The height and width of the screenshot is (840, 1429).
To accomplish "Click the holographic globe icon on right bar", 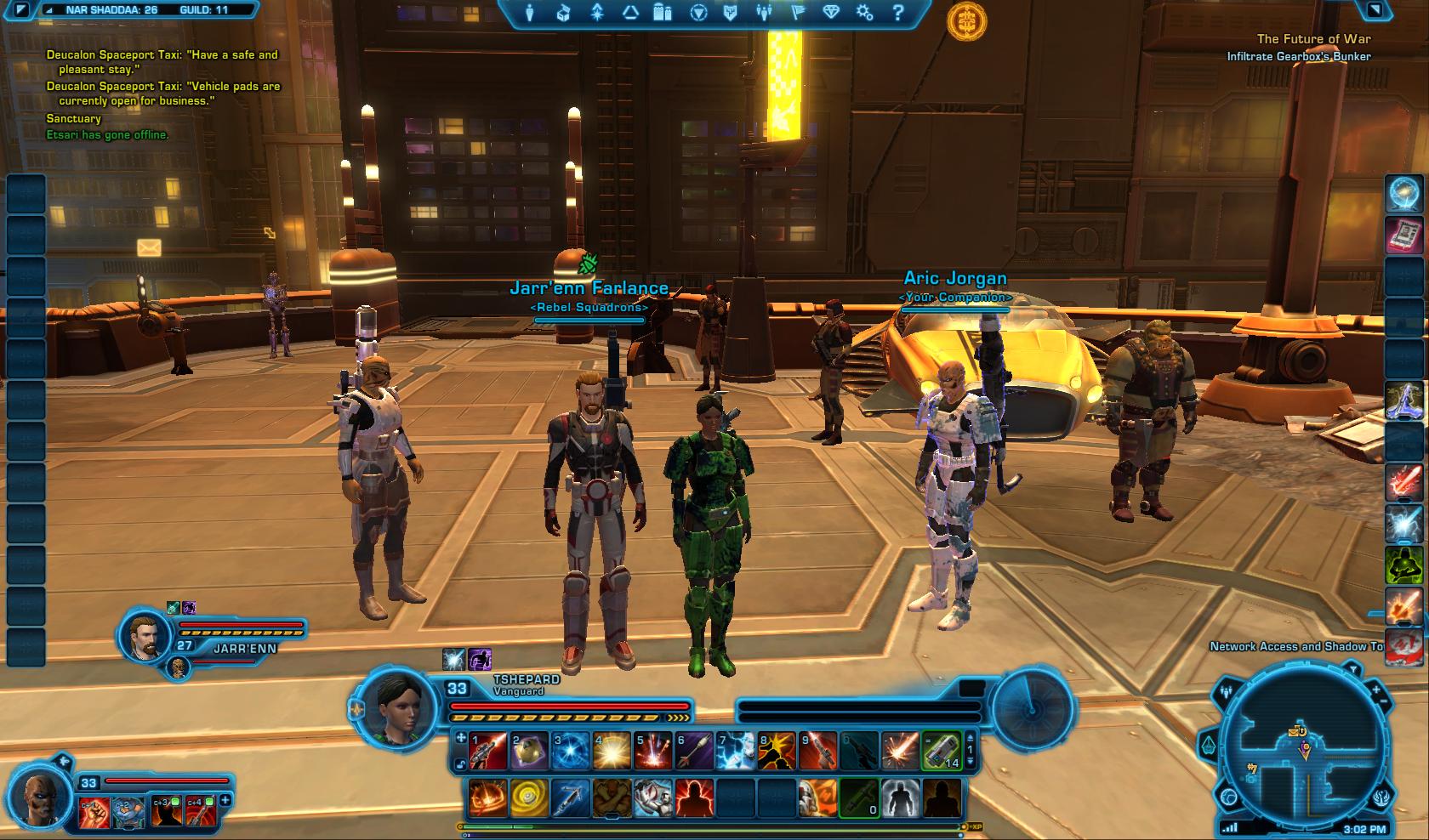I will coord(1405,194).
